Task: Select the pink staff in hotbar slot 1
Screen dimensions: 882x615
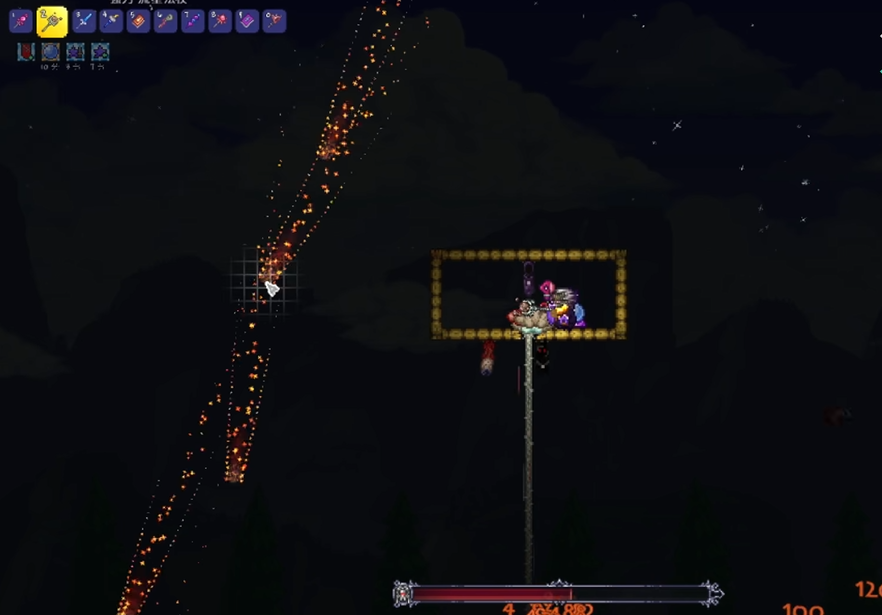Action: tap(21, 21)
